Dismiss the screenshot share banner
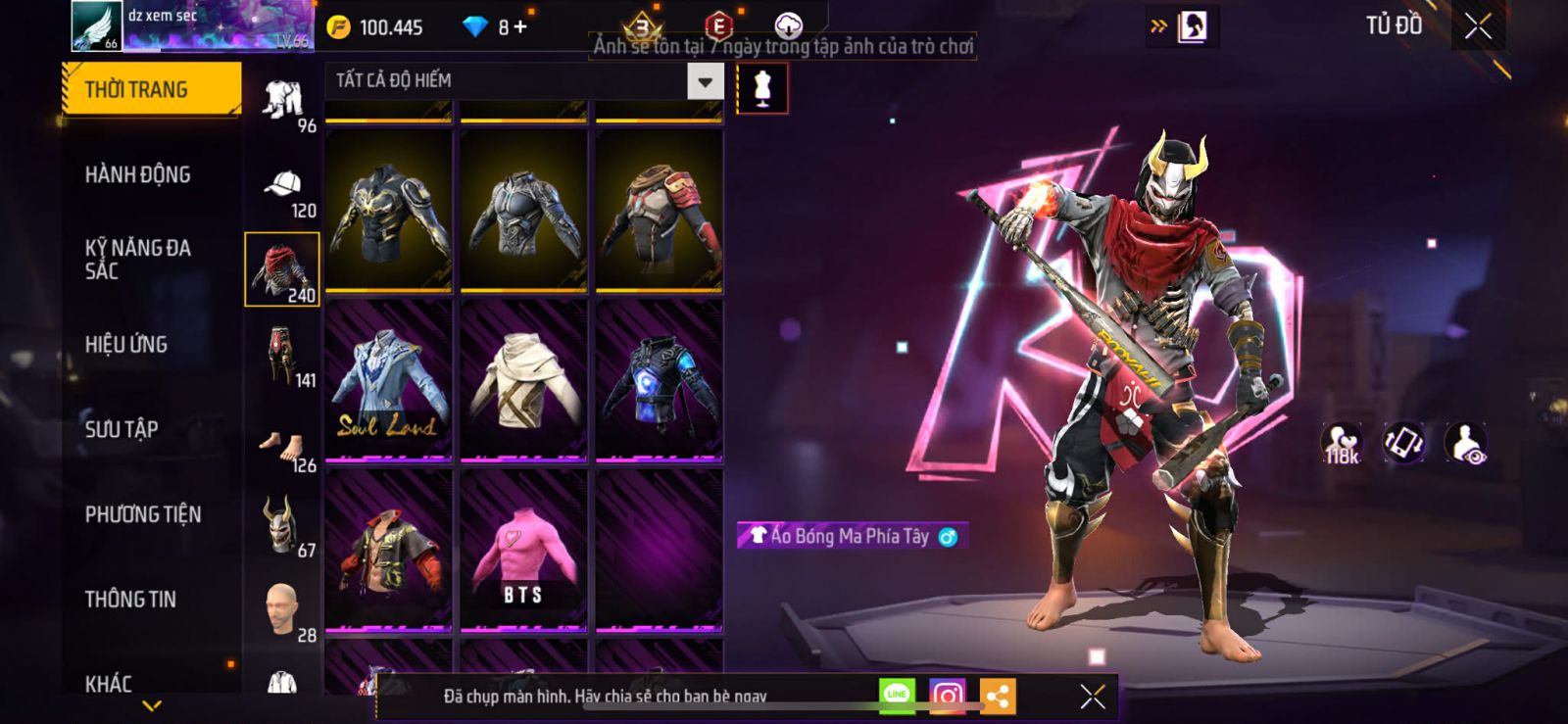1568x724 pixels. (1093, 697)
